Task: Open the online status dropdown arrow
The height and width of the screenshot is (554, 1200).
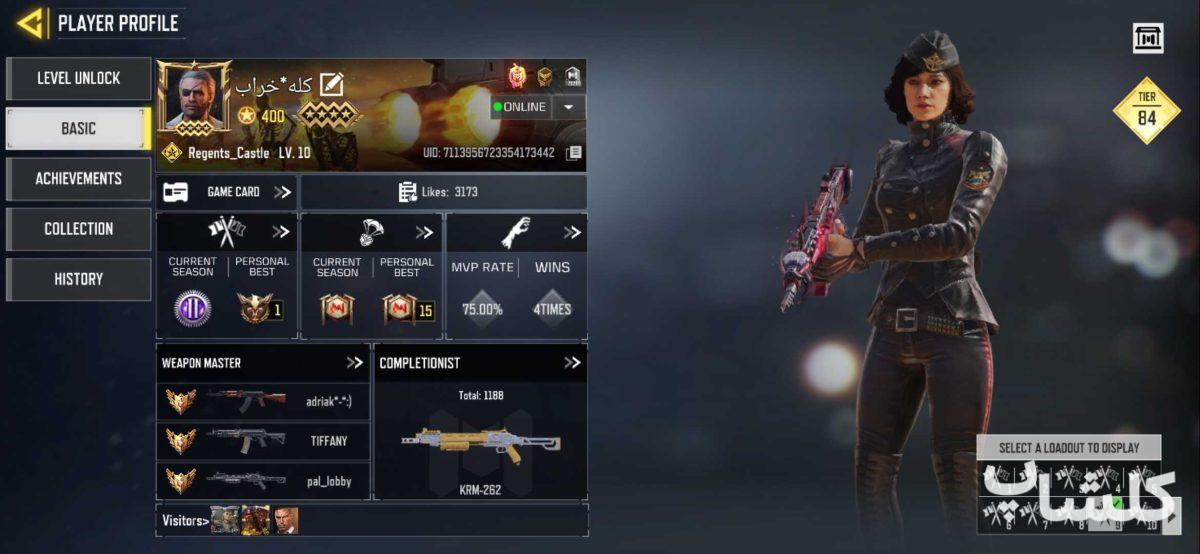Action: pyautogui.click(x=568, y=107)
